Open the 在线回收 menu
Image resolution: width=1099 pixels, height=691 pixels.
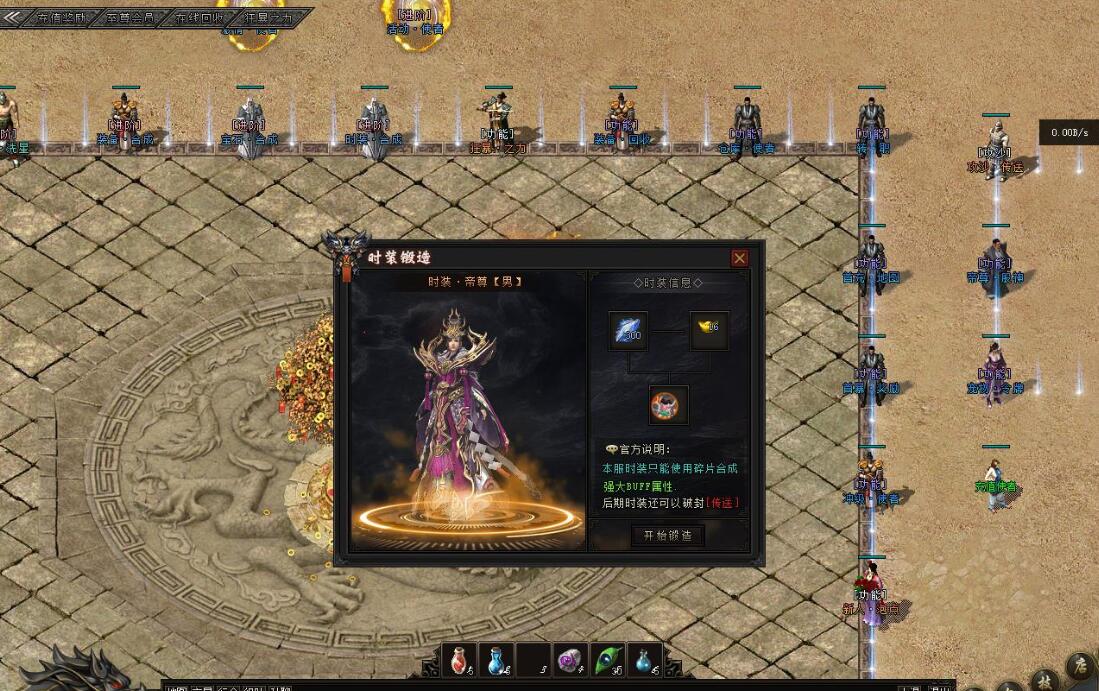[x=200, y=18]
